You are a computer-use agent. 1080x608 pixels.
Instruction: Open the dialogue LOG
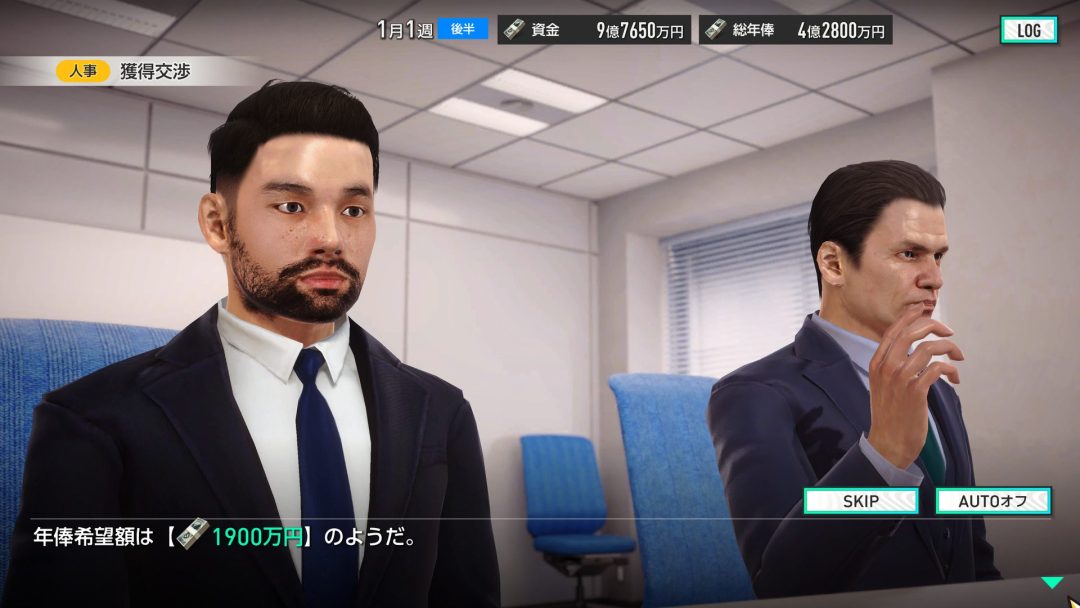click(x=1028, y=30)
